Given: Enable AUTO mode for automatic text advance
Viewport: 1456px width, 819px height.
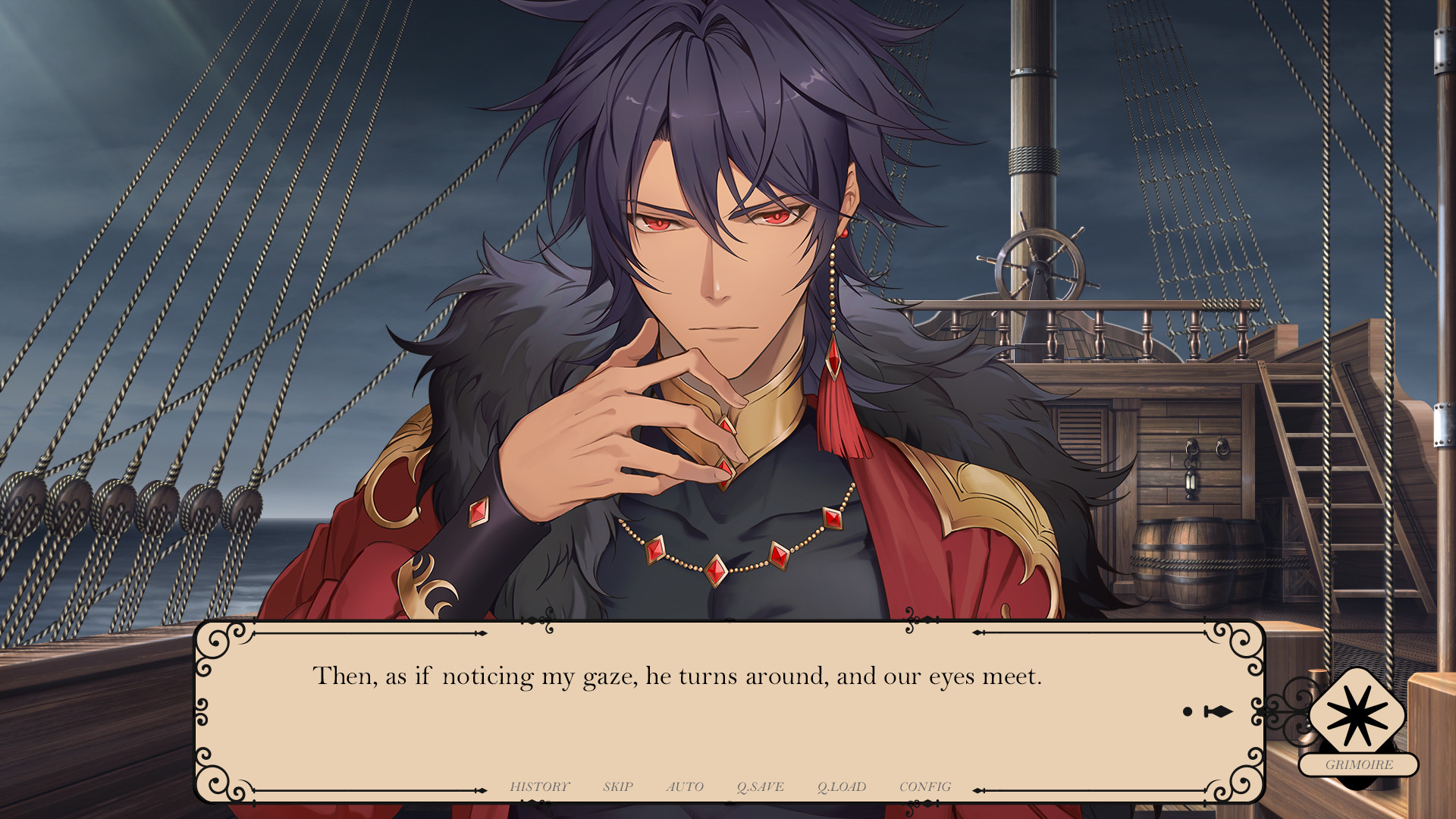Looking at the screenshot, I should (x=685, y=786).
